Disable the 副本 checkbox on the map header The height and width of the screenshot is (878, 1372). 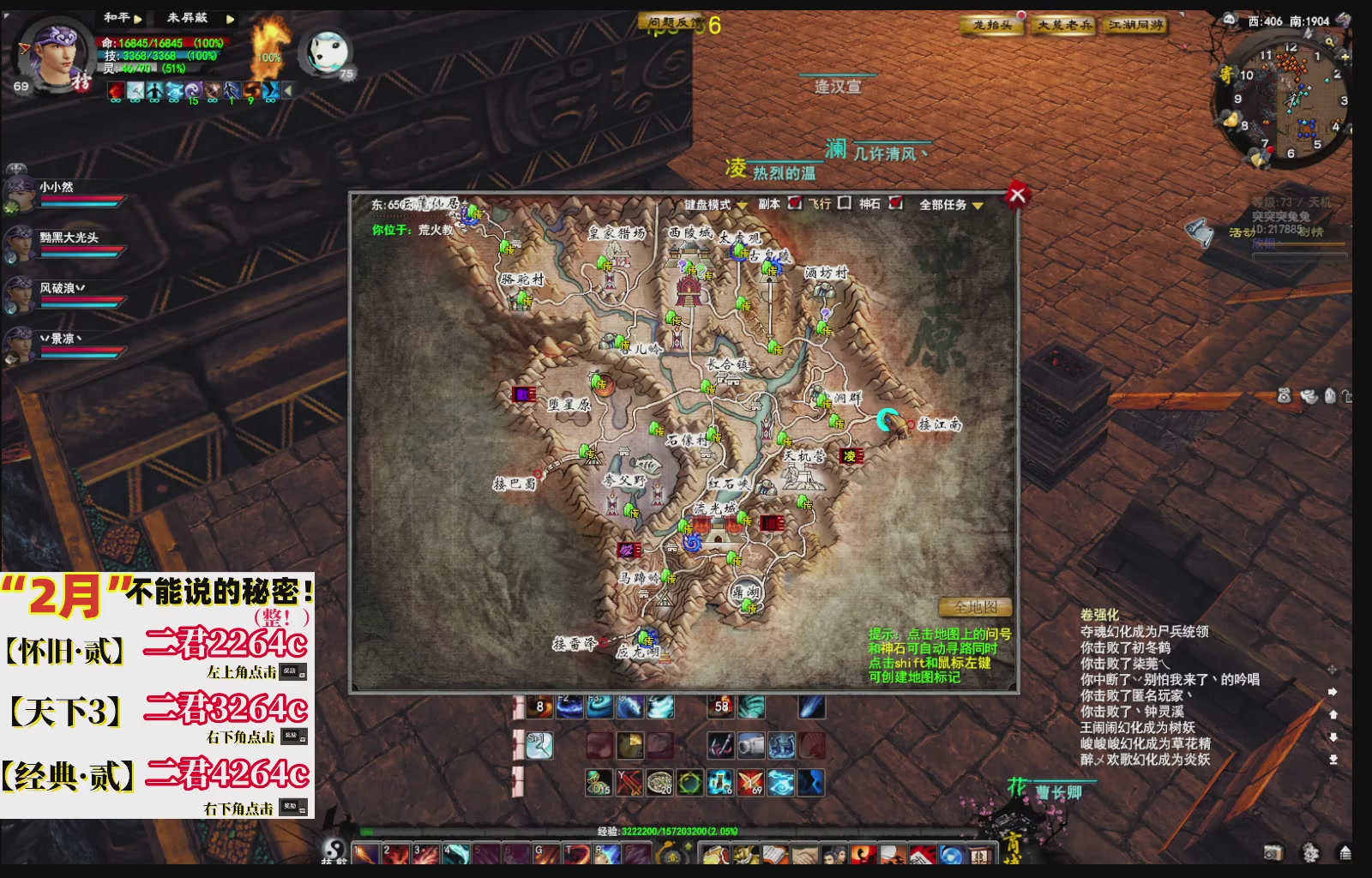(x=795, y=202)
